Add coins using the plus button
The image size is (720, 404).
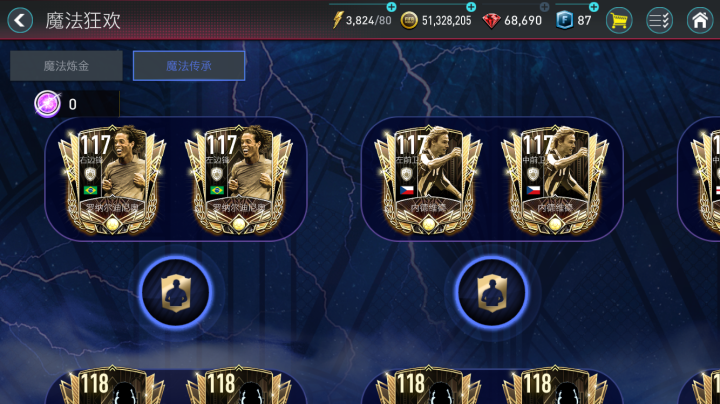click(471, 7)
